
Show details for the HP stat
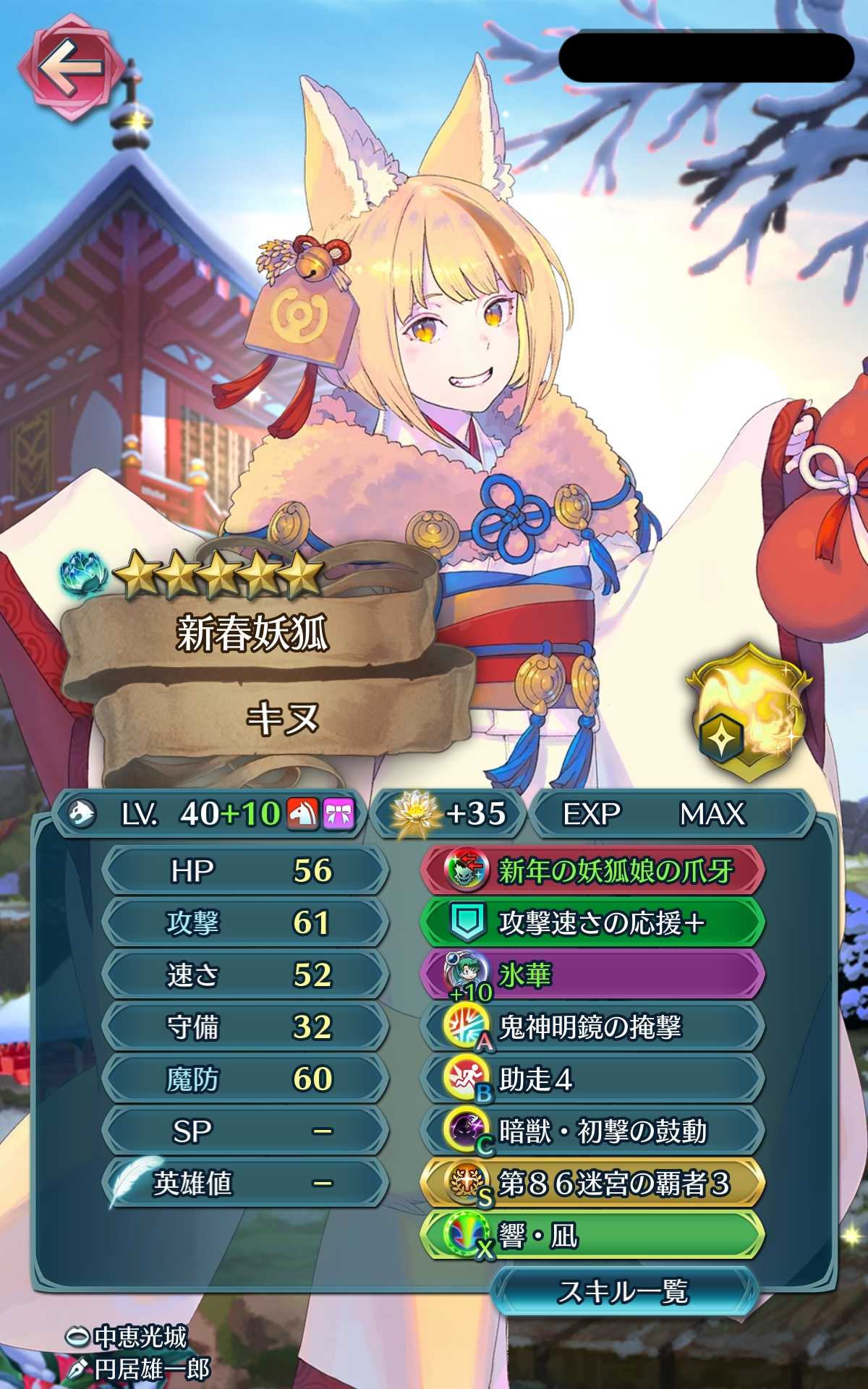tap(244, 870)
